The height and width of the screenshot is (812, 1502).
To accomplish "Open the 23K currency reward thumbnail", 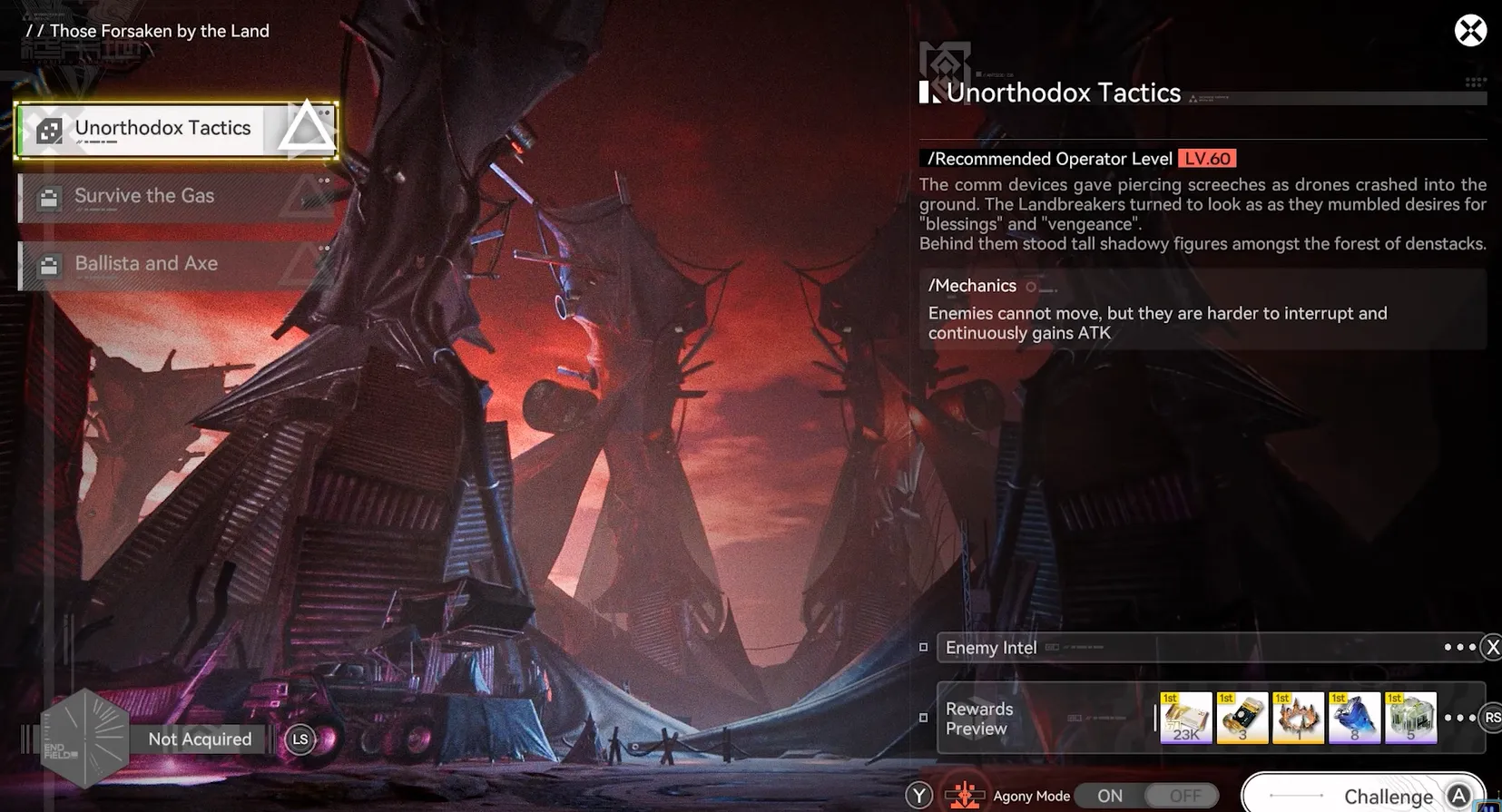I will click(1185, 717).
